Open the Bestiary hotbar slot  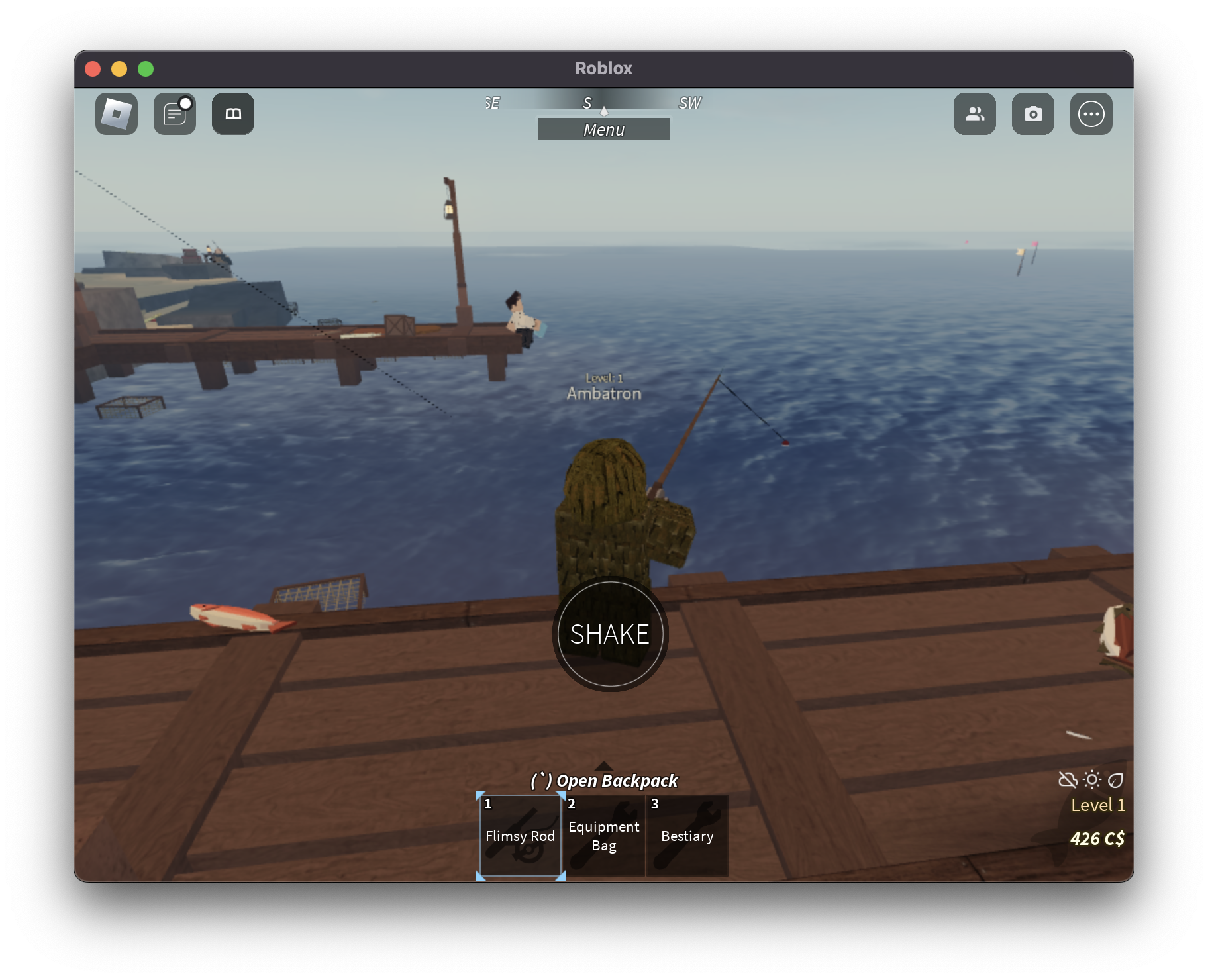(687, 836)
